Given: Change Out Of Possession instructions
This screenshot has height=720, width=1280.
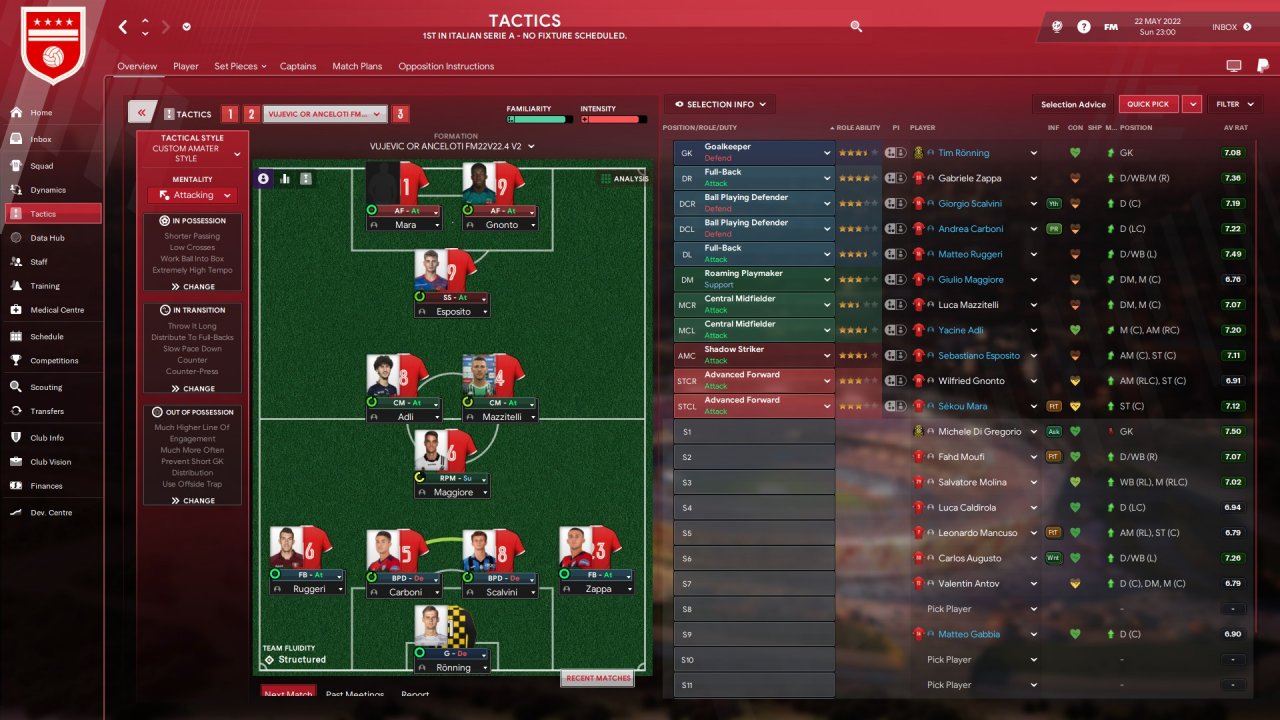Looking at the screenshot, I should pyautogui.click(x=193, y=500).
